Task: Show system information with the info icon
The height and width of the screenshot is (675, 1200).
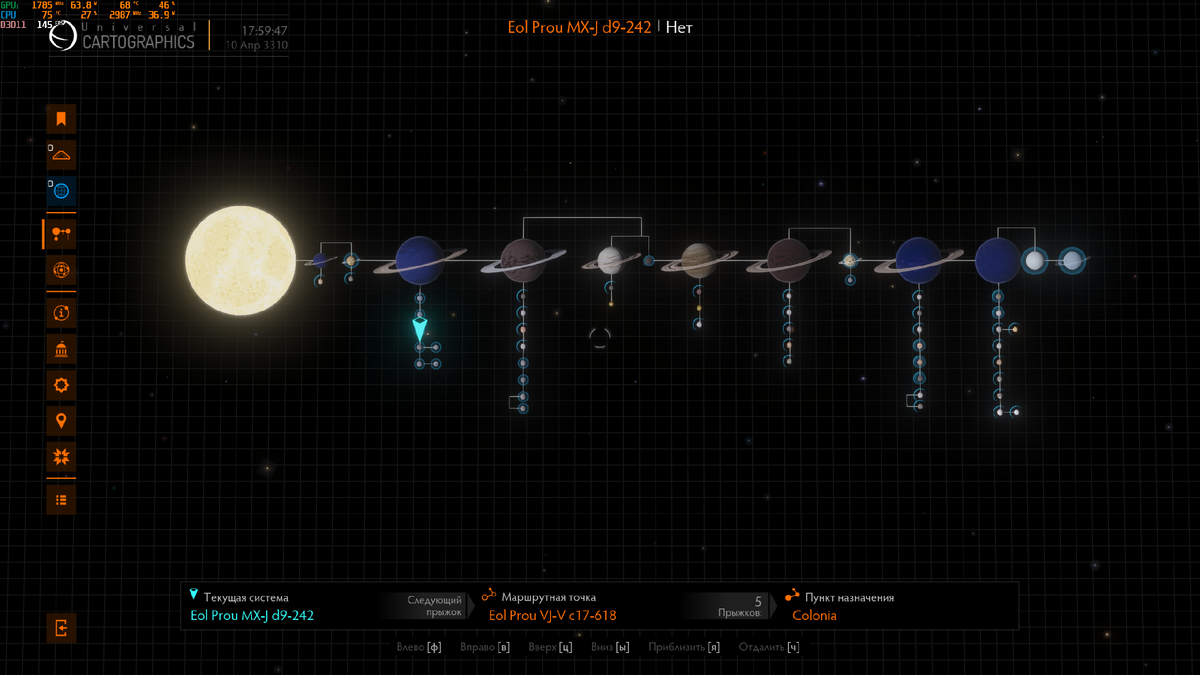Action: (x=61, y=313)
